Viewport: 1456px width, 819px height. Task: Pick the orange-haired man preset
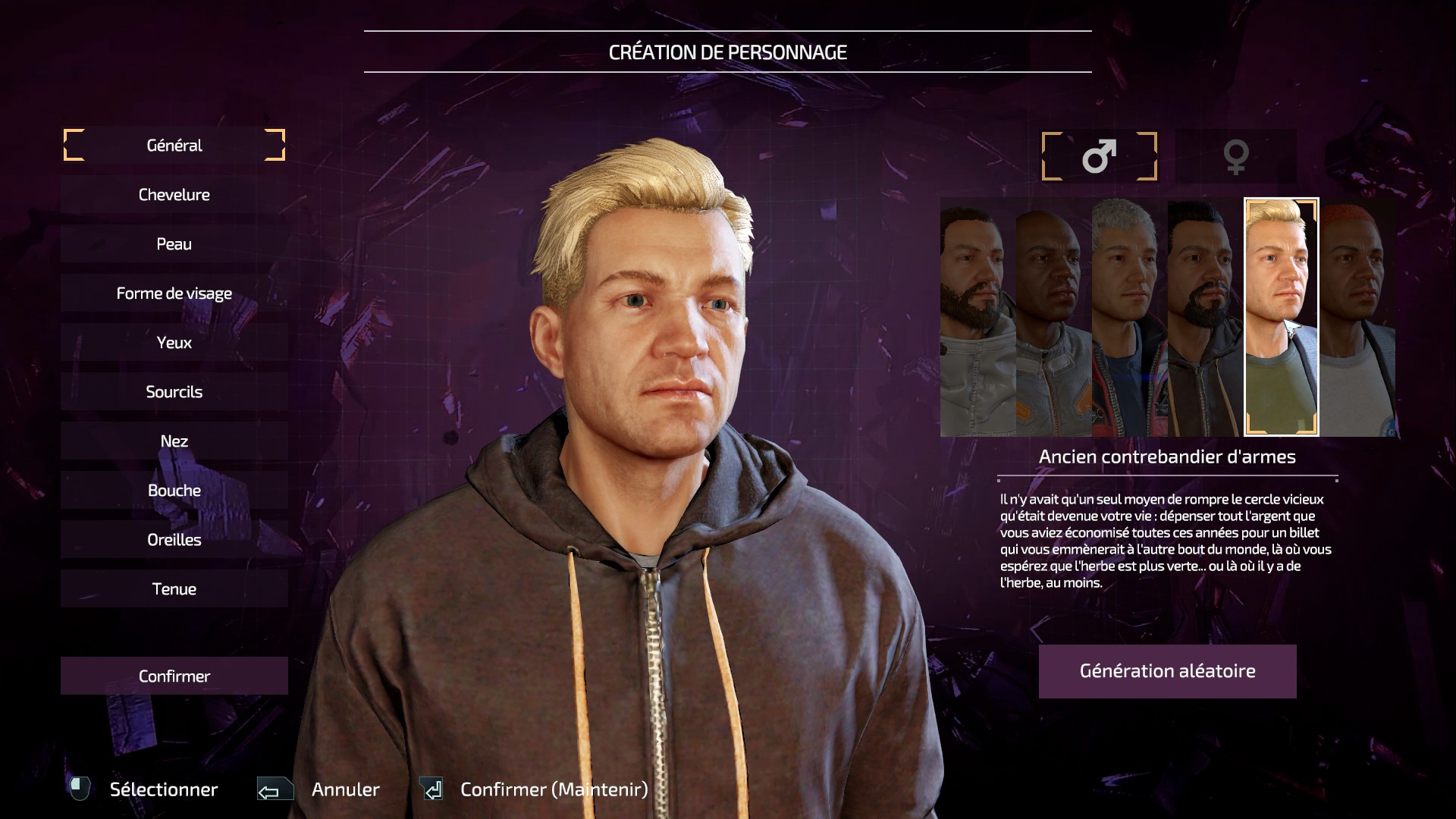pyautogui.click(x=1357, y=317)
